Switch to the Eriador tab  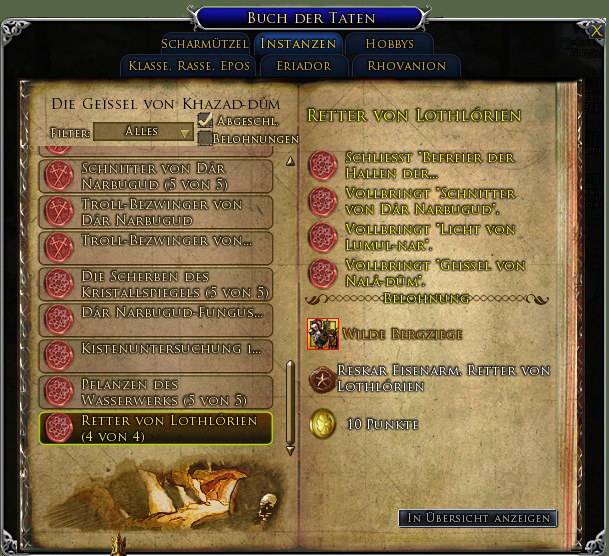click(x=300, y=66)
